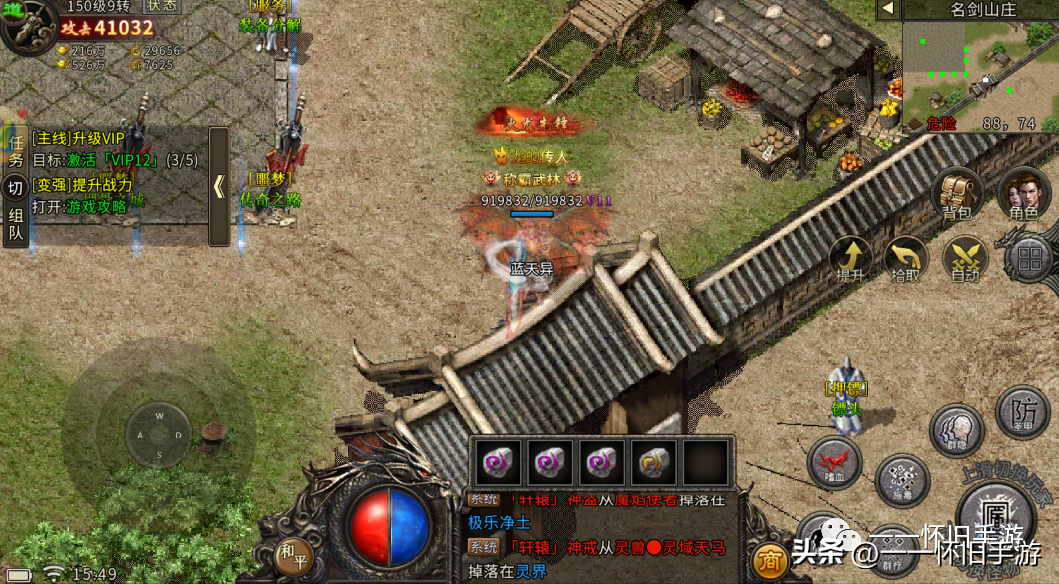Screen dimensions: 1059x584
Task: Open the 角色 character sheet
Action: pos(1023,193)
